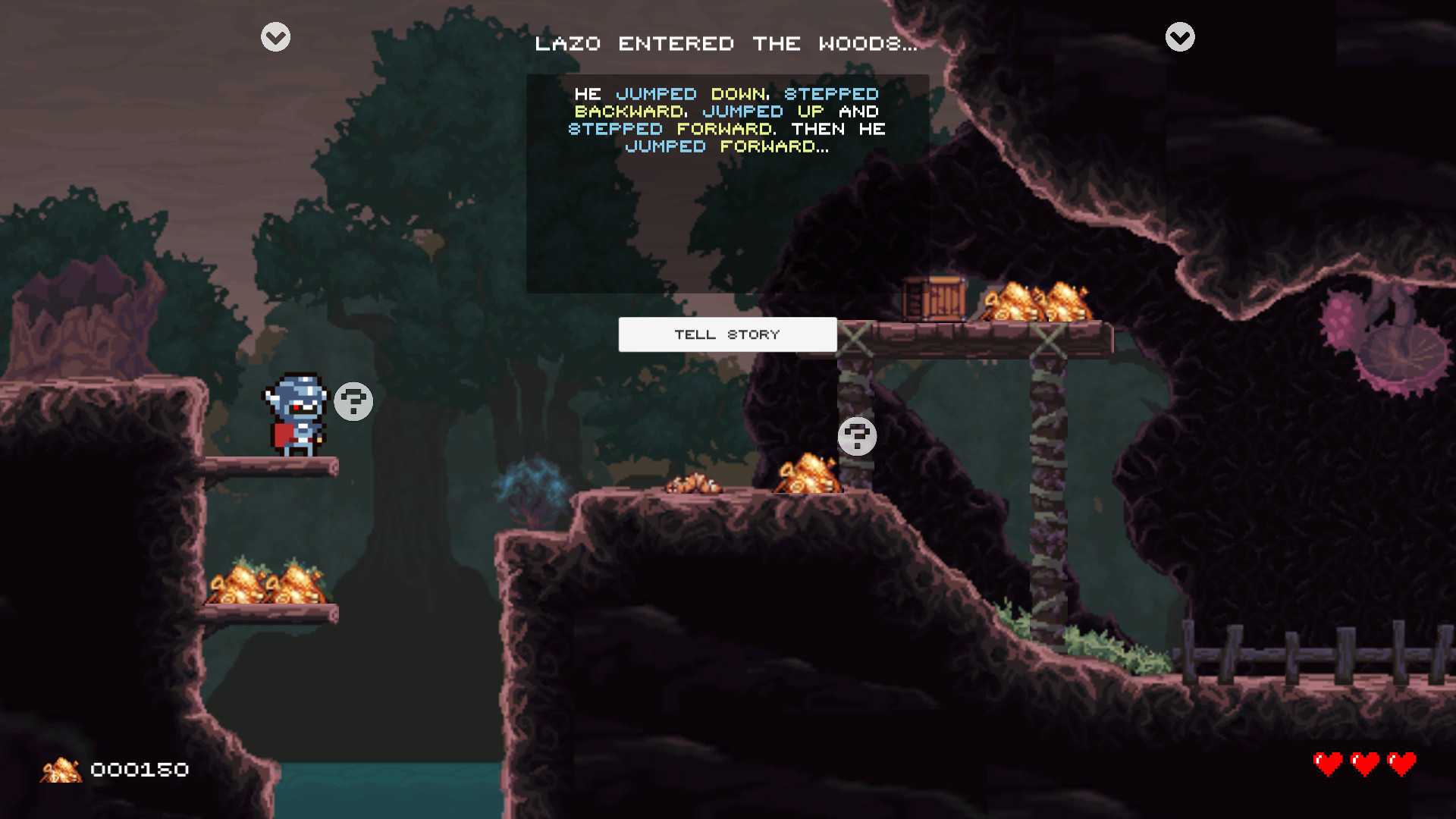This screenshot has height=819, width=1456.
Task: Click the treasure pile icon by the score
Action: pyautogui.click(x=62, y=770)
